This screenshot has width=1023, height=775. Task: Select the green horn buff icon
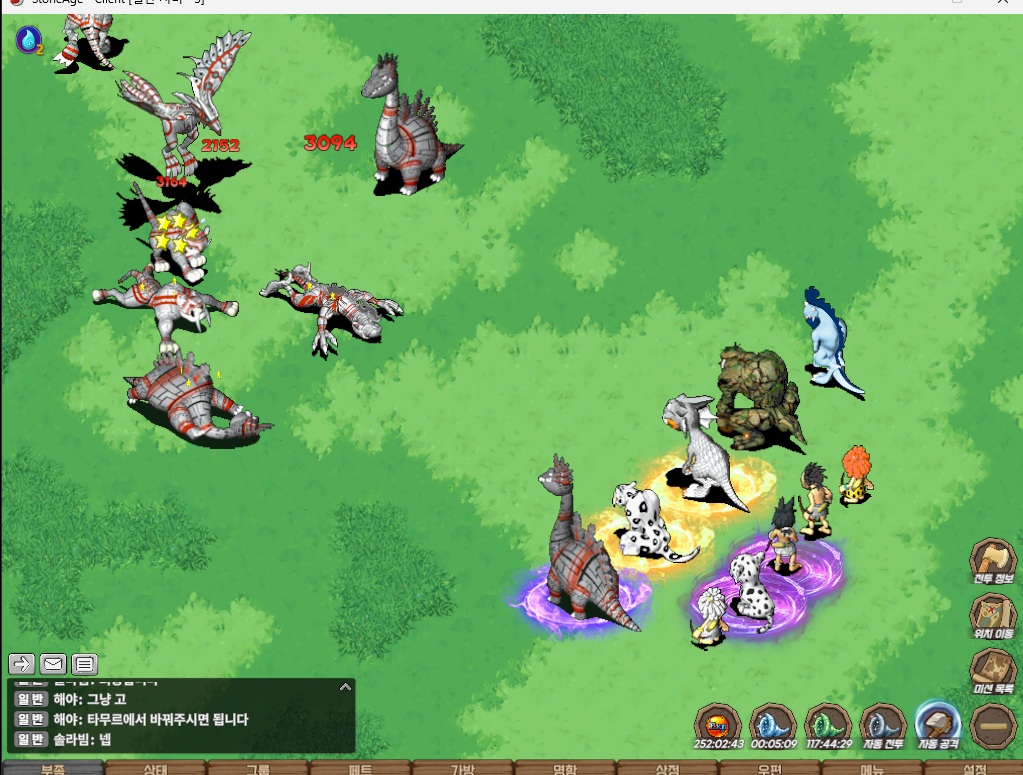click(x=828, y=724)
